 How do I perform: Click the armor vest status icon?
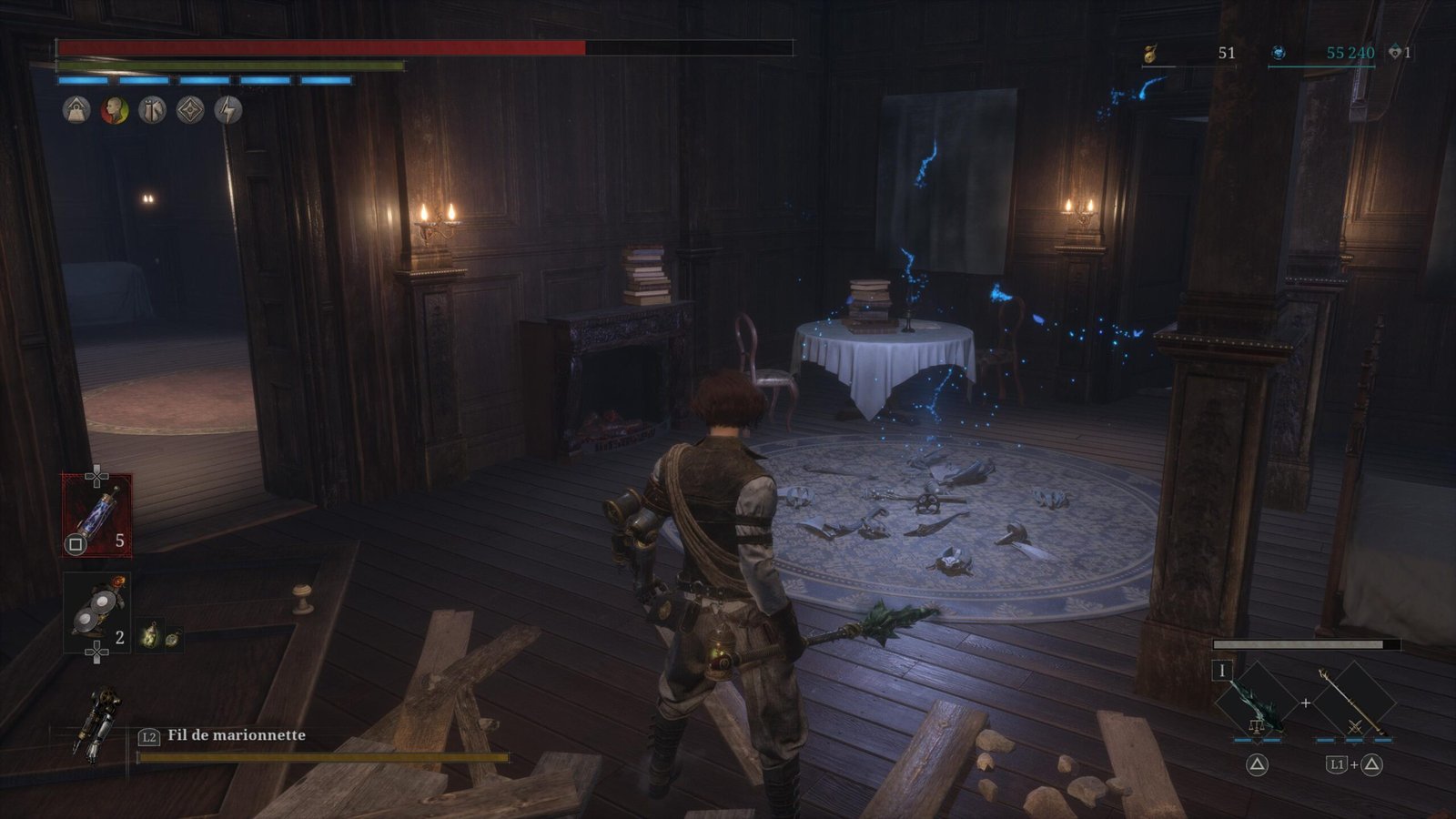(152, 111)
